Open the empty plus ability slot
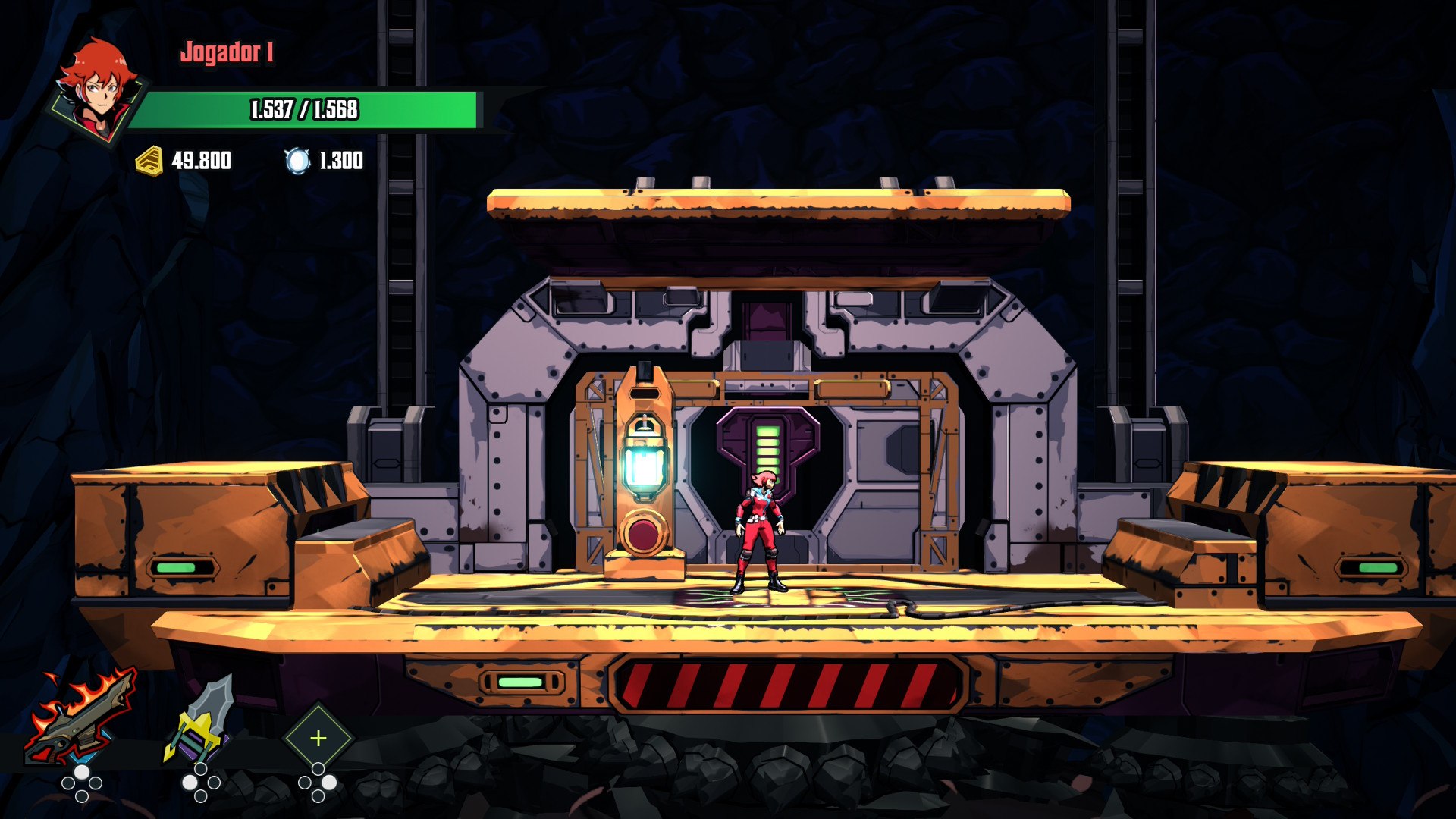 pos(318,738)
